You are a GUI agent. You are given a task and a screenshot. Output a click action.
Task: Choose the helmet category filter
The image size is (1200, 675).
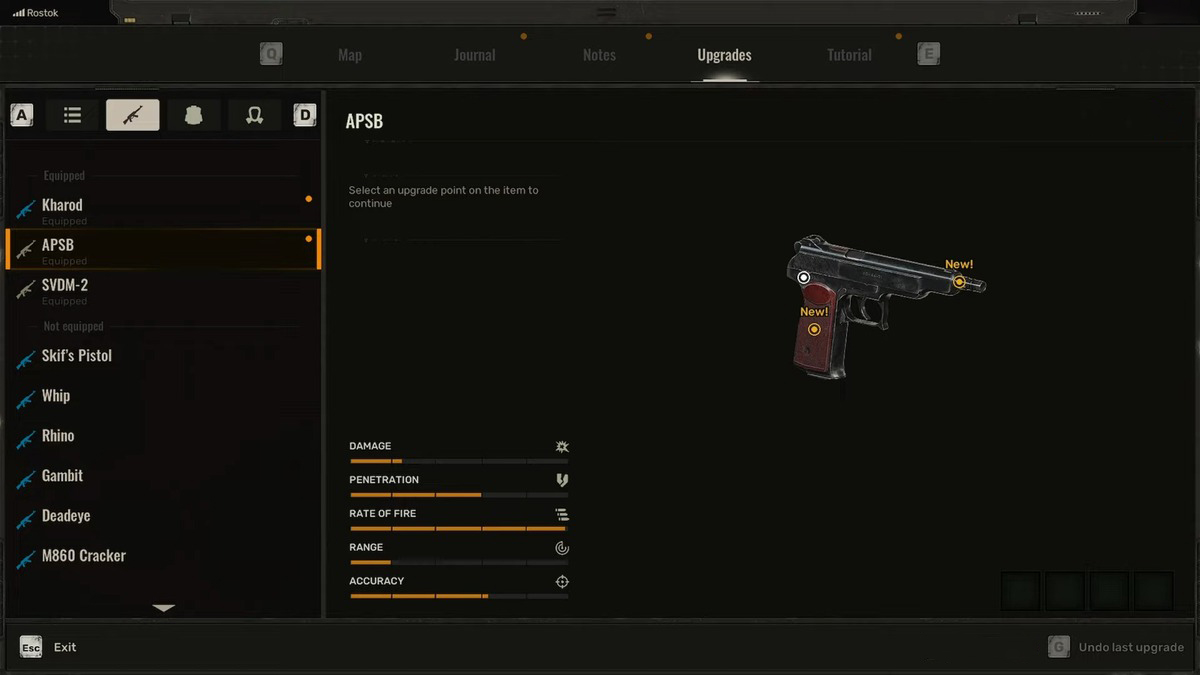[254, 115]
